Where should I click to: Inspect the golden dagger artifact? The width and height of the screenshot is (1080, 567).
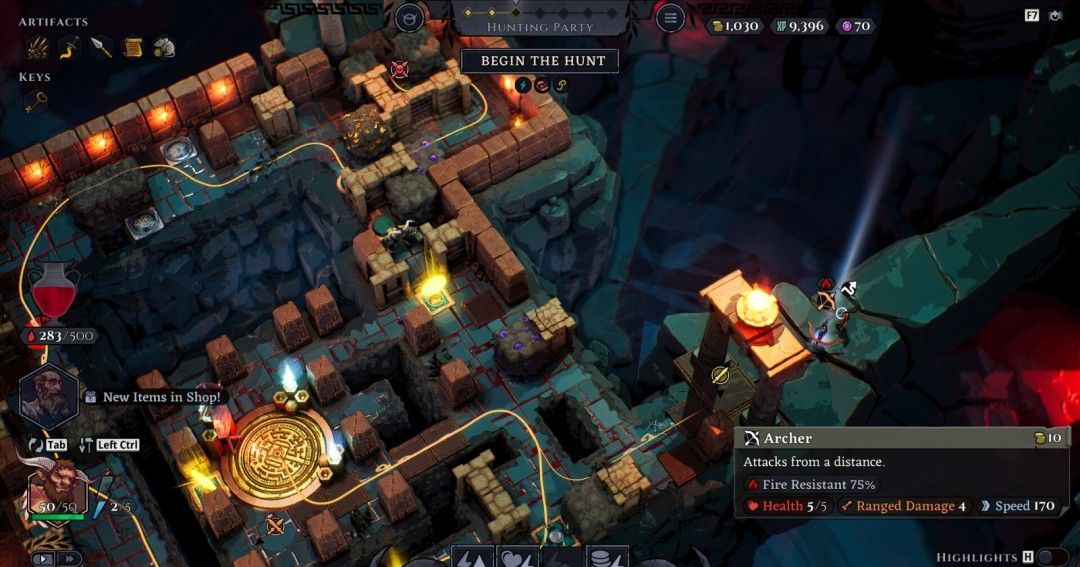coord(69,46)
